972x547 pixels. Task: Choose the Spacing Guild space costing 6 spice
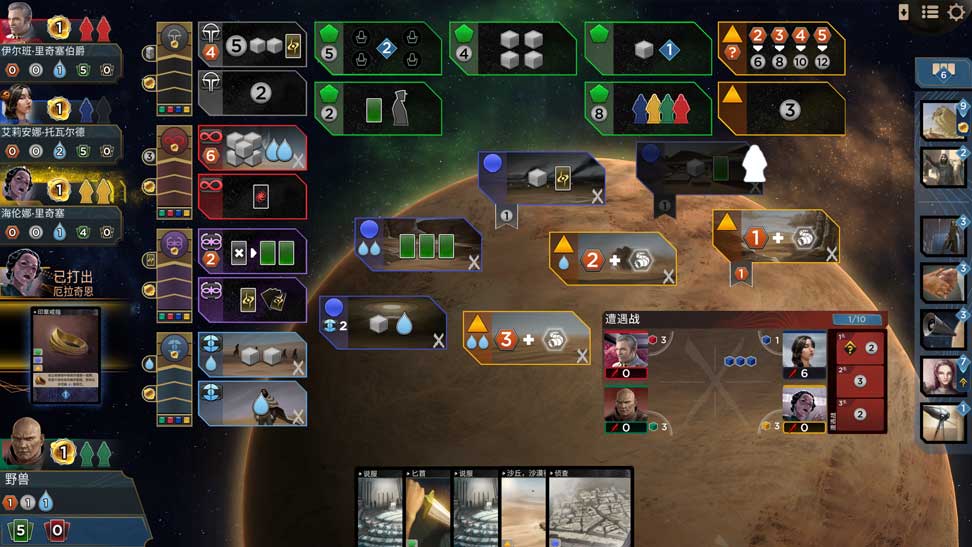pos(252,149)
